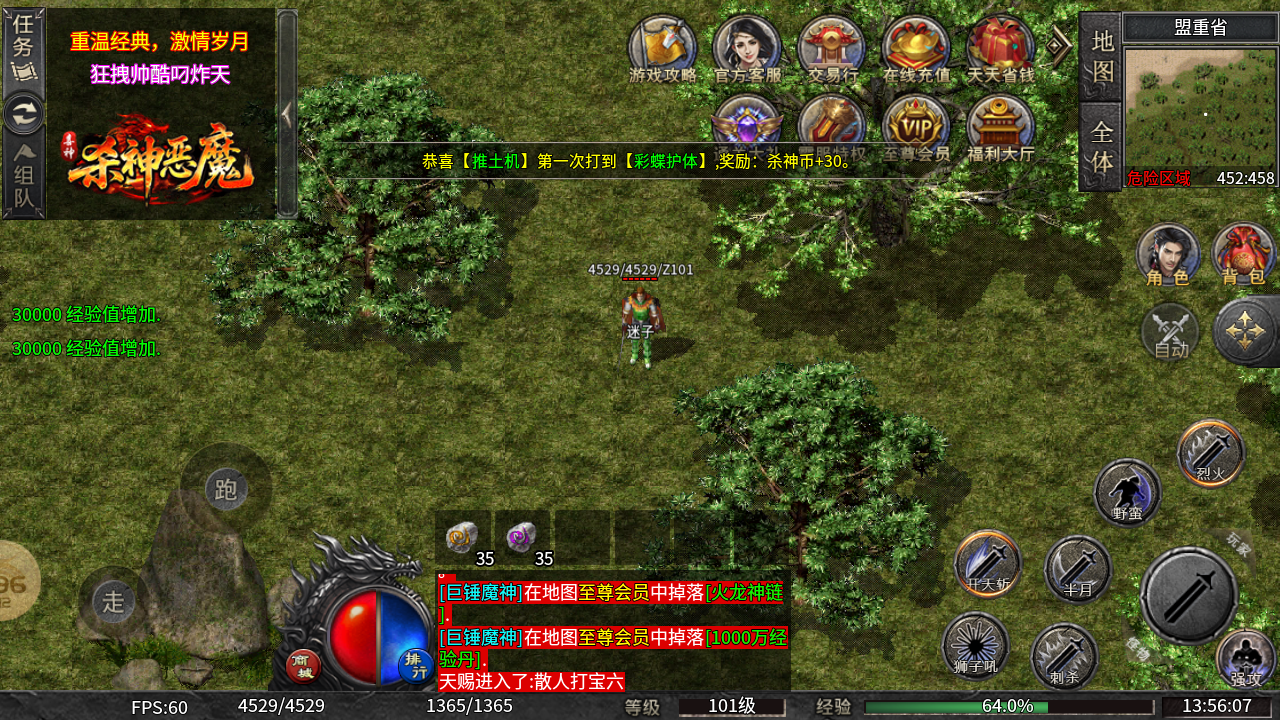Enter the 福利大厅 welfare hall
1280x720 pixels.
click(1000, 128)
